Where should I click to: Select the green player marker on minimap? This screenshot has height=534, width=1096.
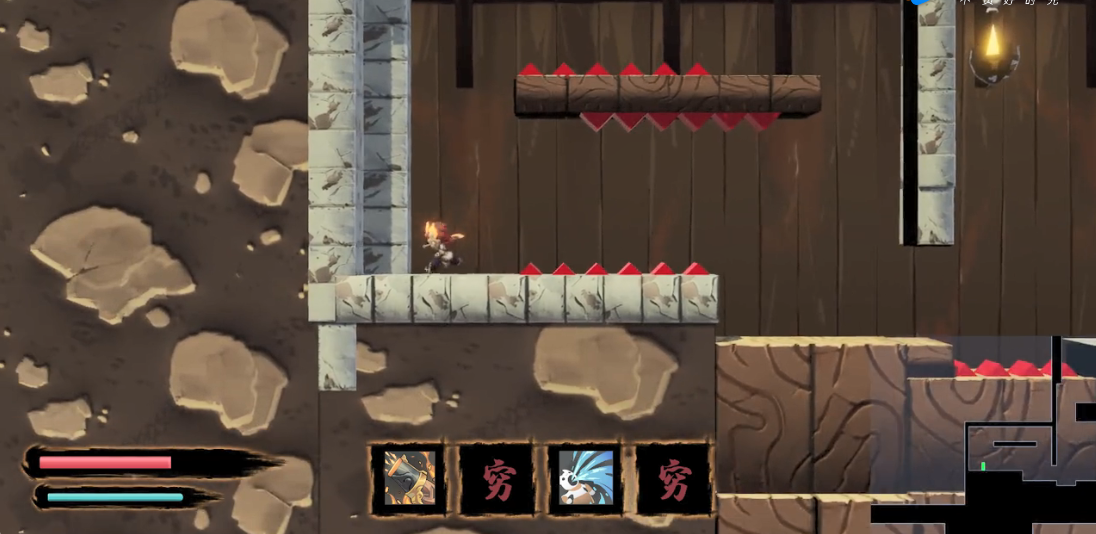pos(984,466)
